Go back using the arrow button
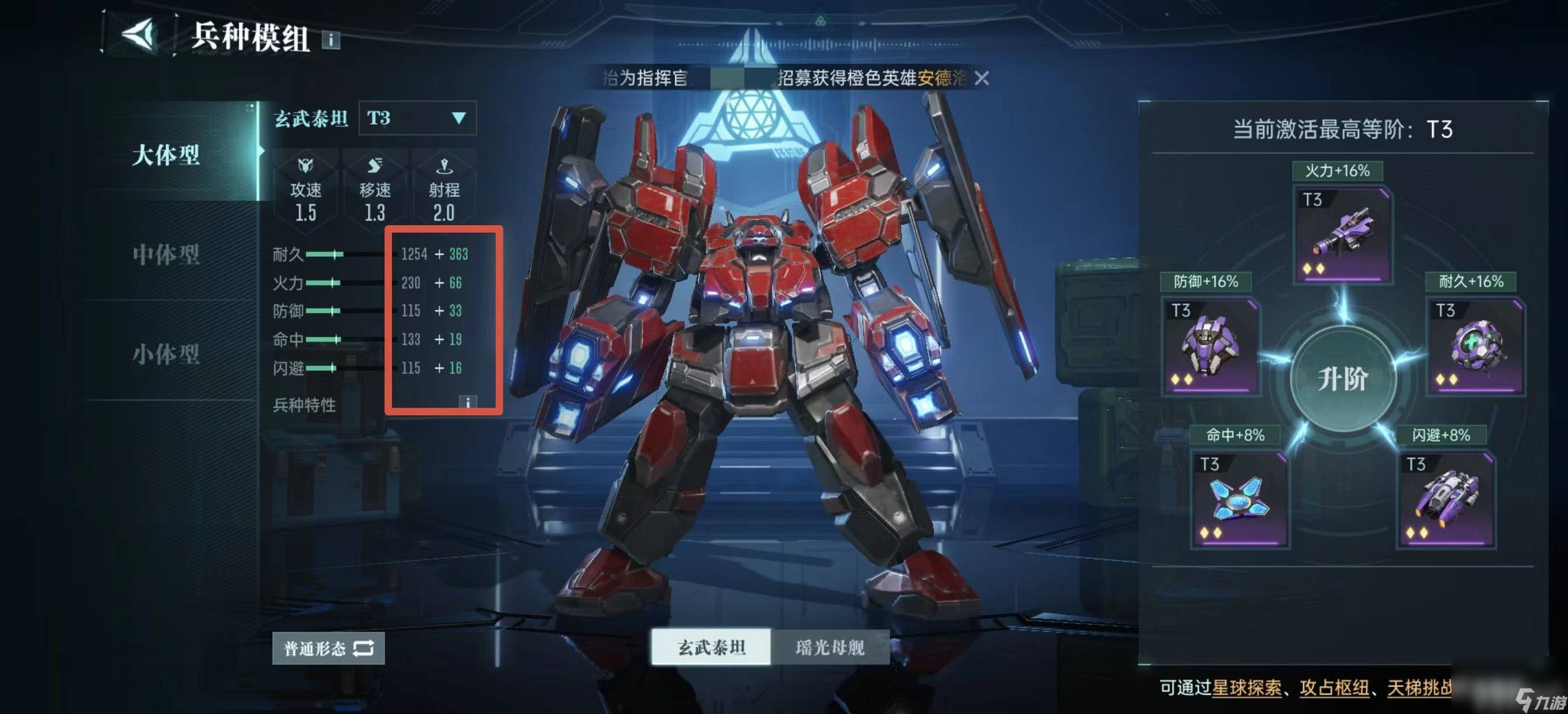Viewport: 1568px width, 714px height. click(139, 33)
